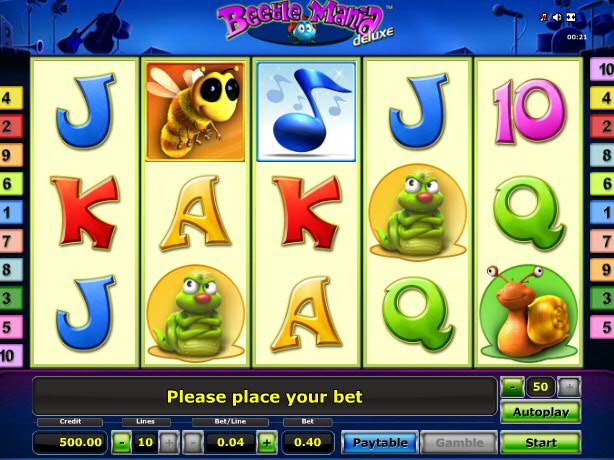Image resolution: width=614 pixels, height=460 pixels.
Task: Click the greyed-out Gamble button
Action: (459, 442)
